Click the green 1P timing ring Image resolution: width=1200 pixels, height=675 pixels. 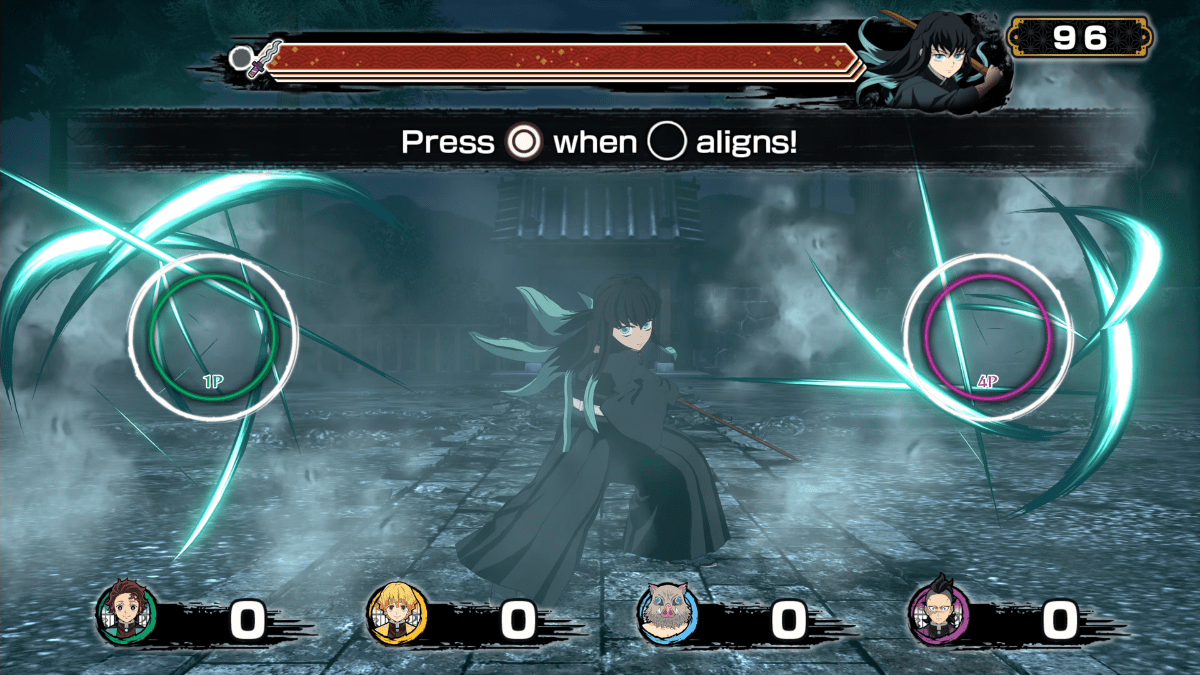point(213,336)
